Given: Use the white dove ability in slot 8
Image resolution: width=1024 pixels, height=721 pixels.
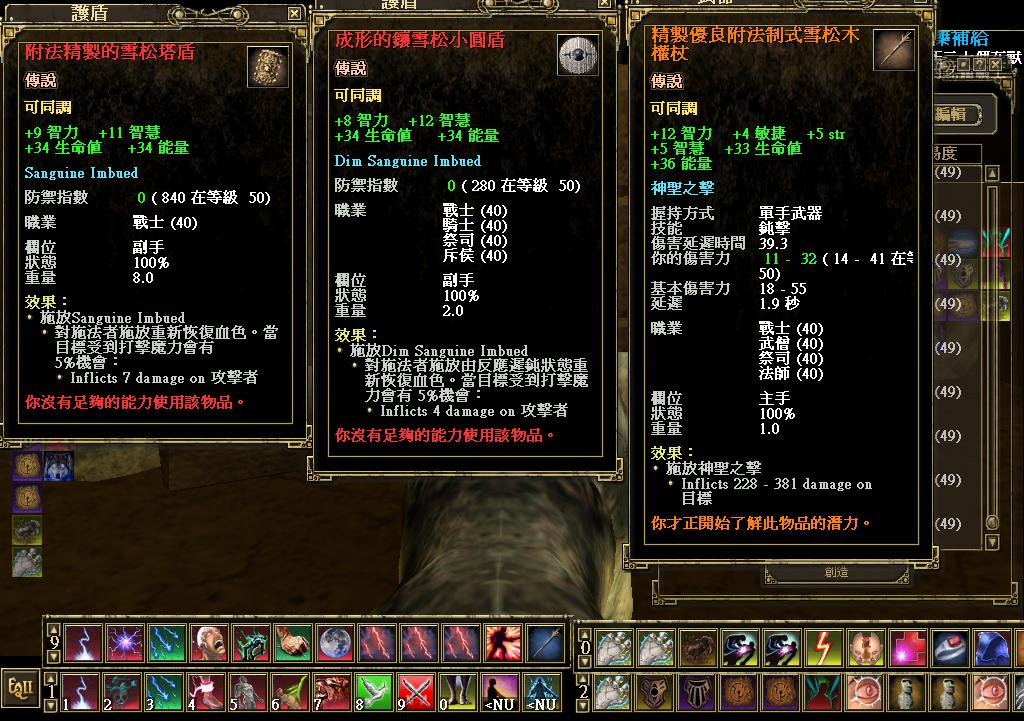Looking at the screenshot, I should pyautogui.click(x=375, y=692).
